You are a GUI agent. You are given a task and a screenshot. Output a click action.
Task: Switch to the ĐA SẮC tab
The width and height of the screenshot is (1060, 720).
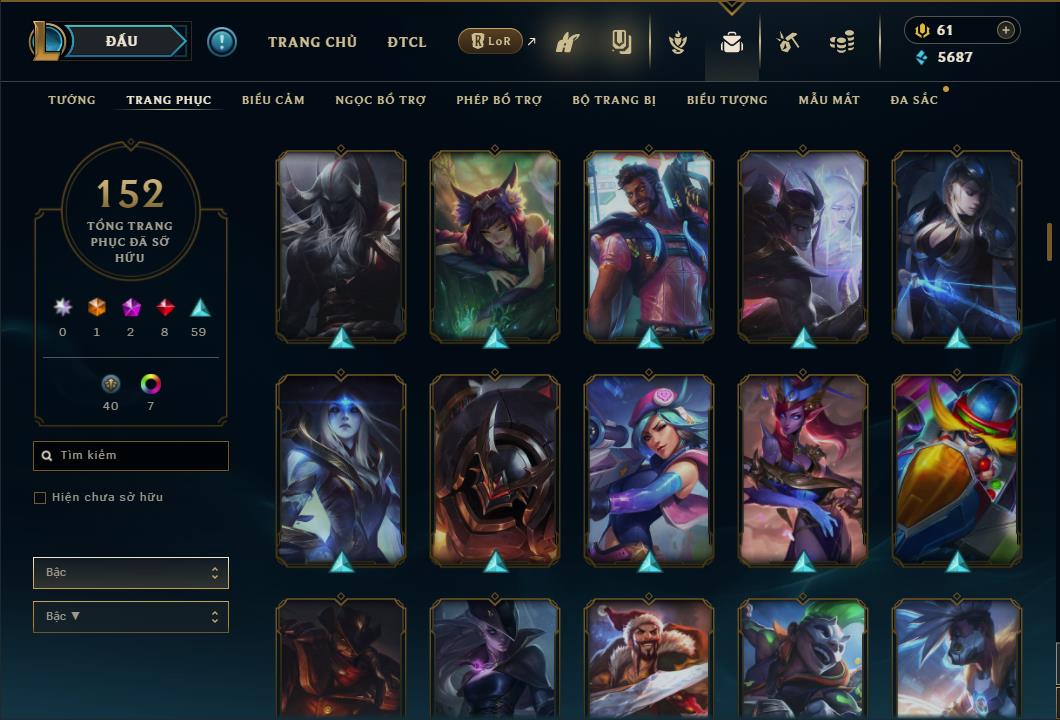pyautogui.click(x=914, y=100)
